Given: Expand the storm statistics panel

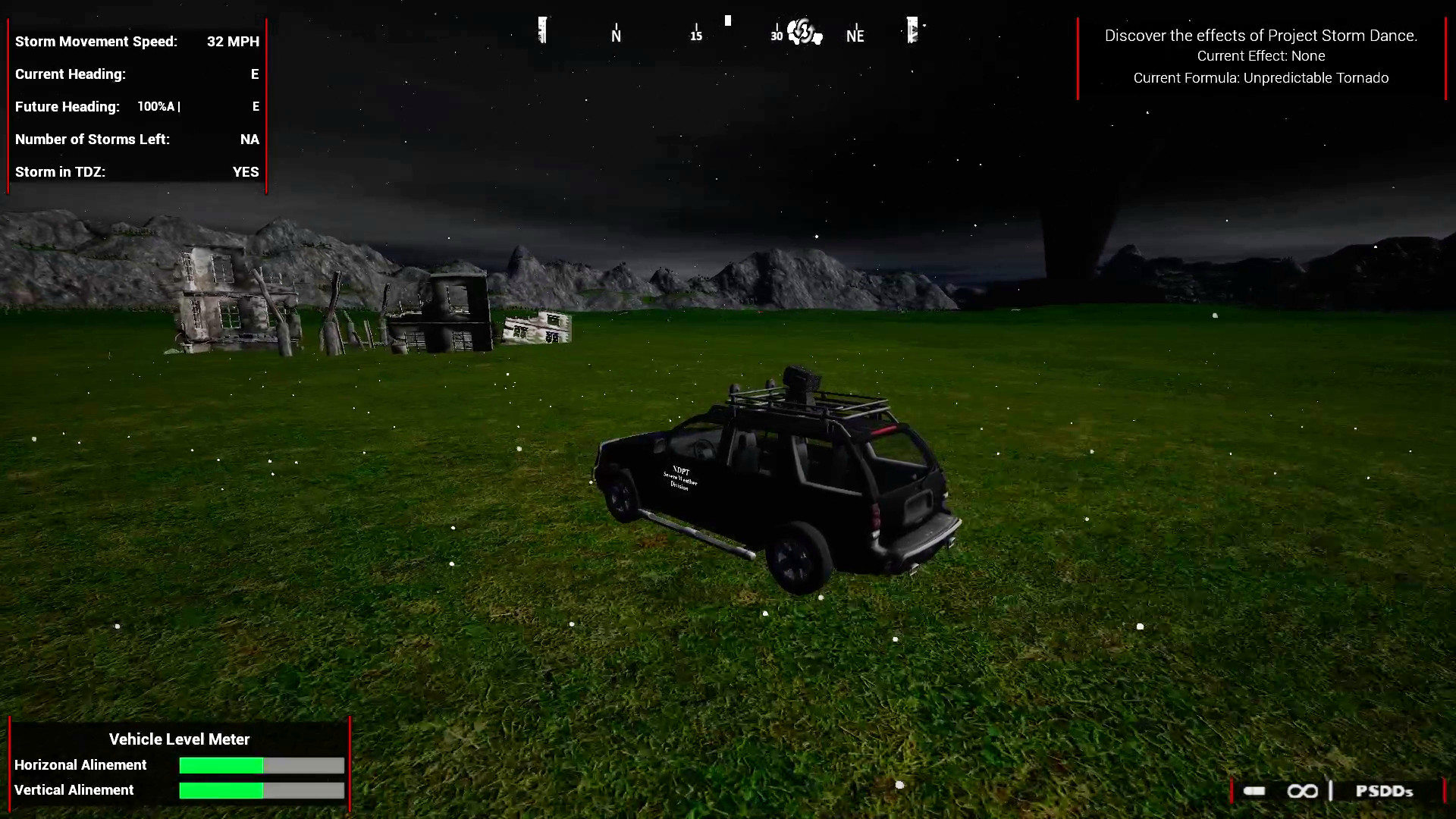Looking at the screenshot, I should pyautogui.click(x=136, y=106).
